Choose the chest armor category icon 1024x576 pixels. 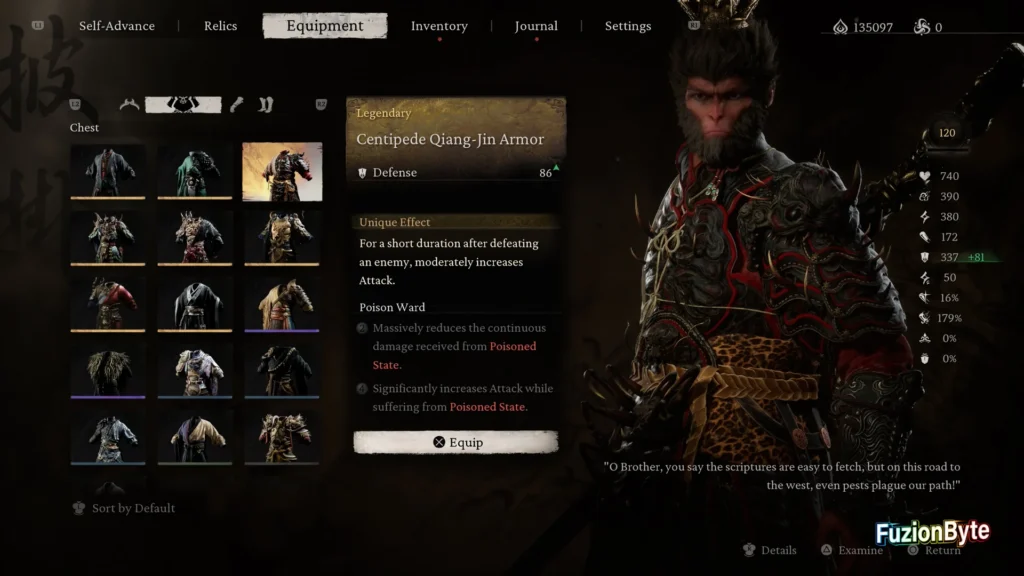(x=183, y=104)
